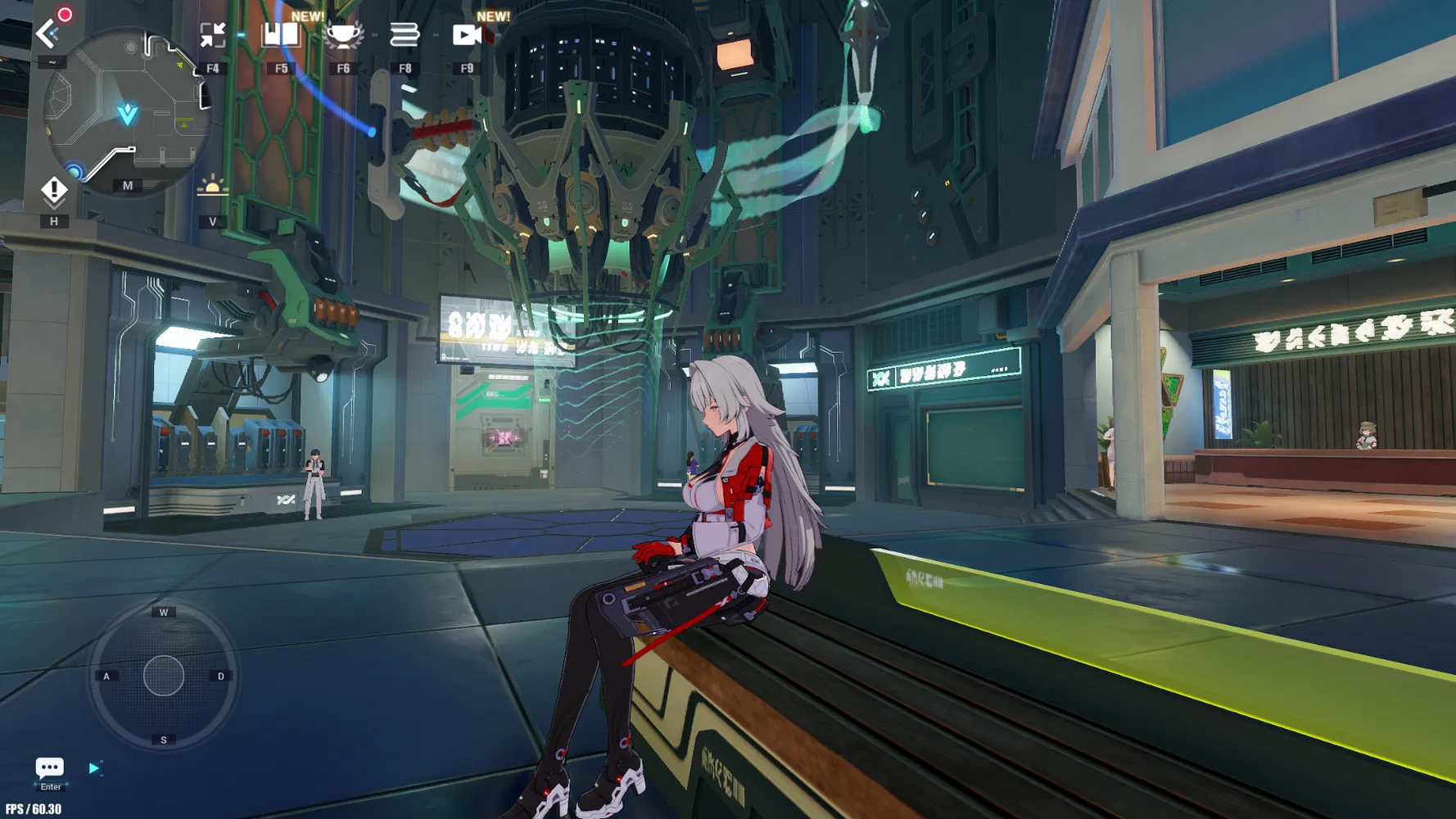Viewport: 1456px width, 819px height.
Task: Open achievements via the trophy icon
Action: (x=342, y=35)
